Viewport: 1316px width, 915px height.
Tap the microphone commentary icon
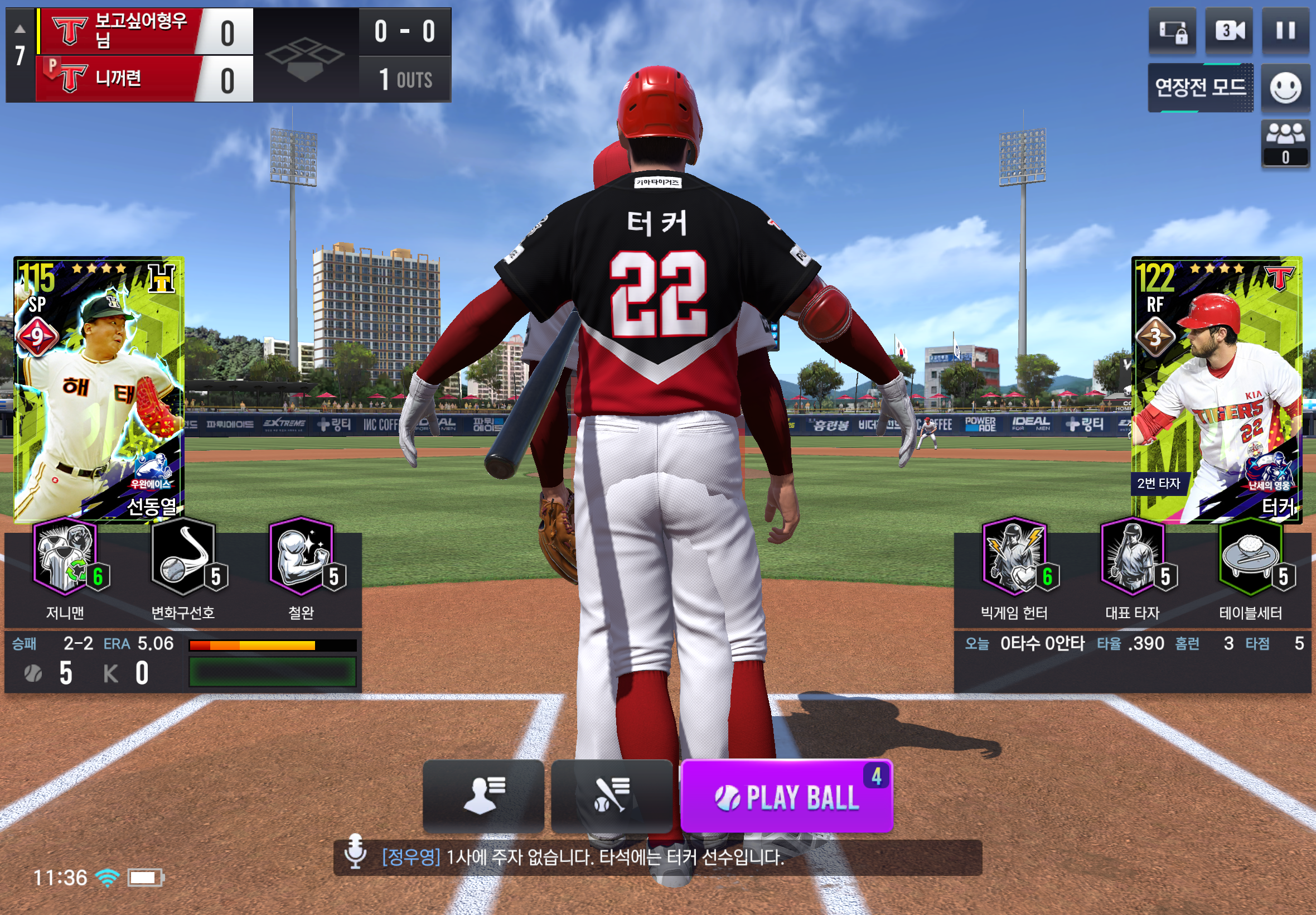(355, 851)
